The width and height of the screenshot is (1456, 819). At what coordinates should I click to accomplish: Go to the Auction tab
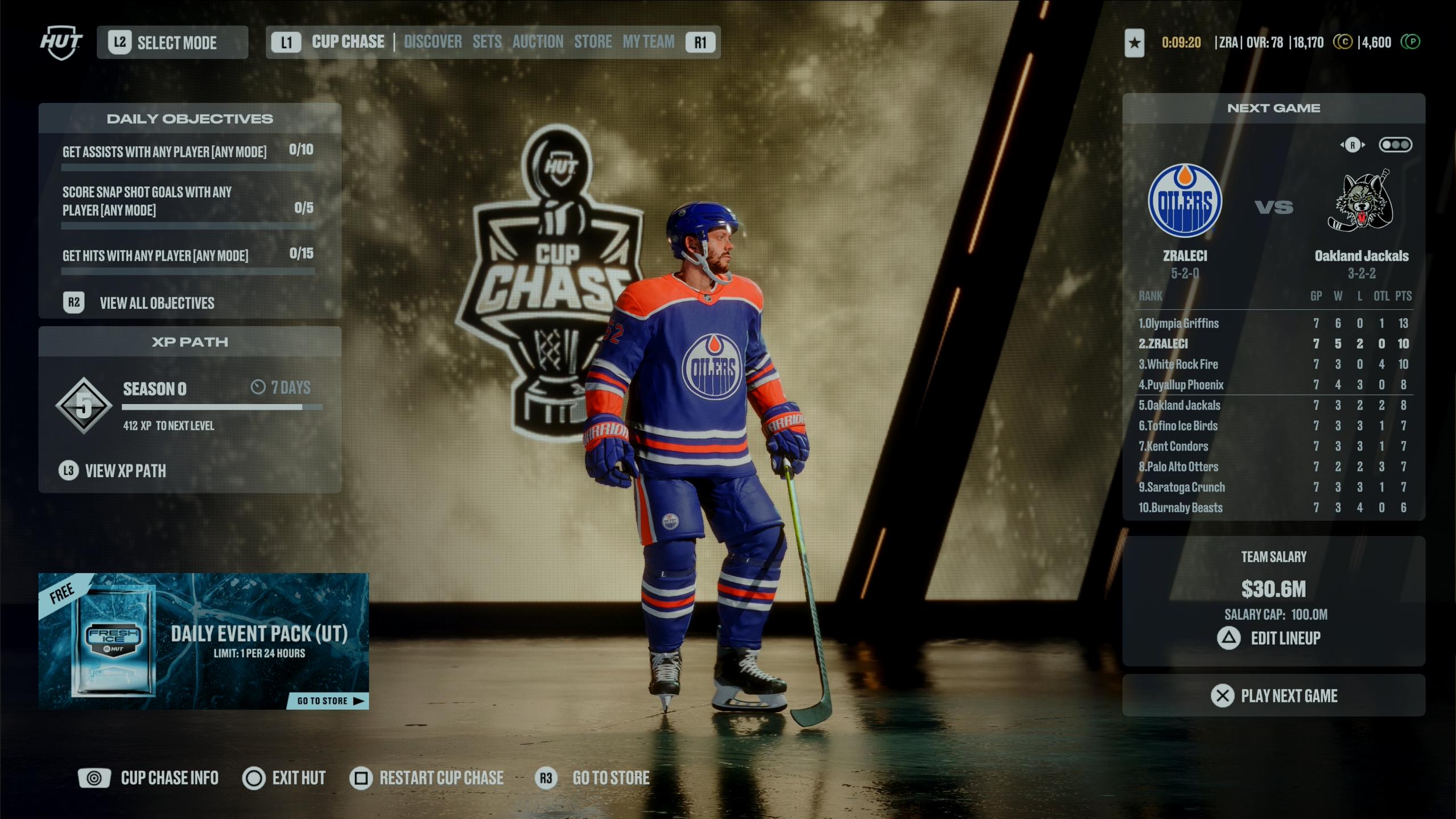538,42
